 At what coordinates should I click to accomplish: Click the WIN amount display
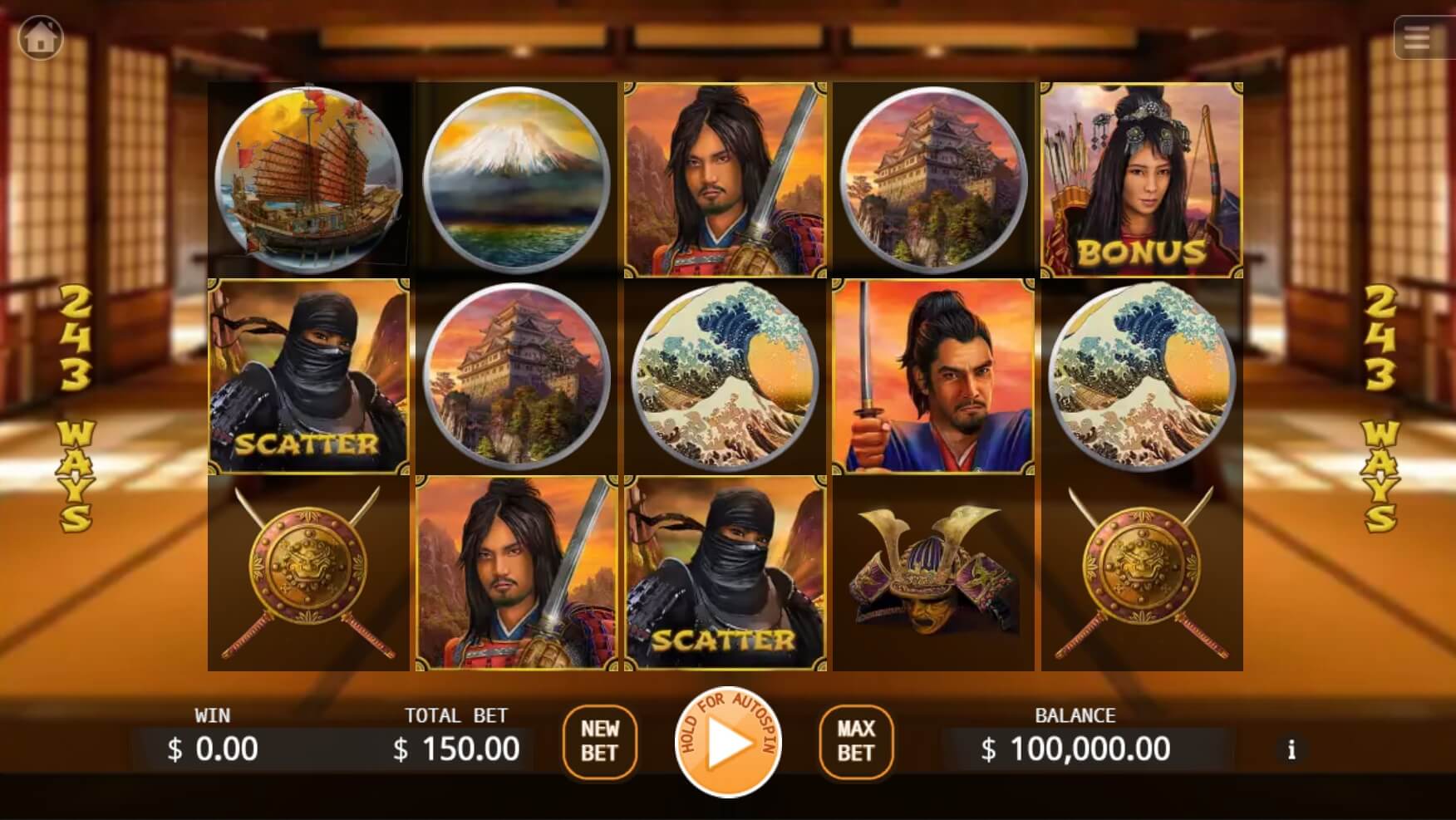click(223, 749)
